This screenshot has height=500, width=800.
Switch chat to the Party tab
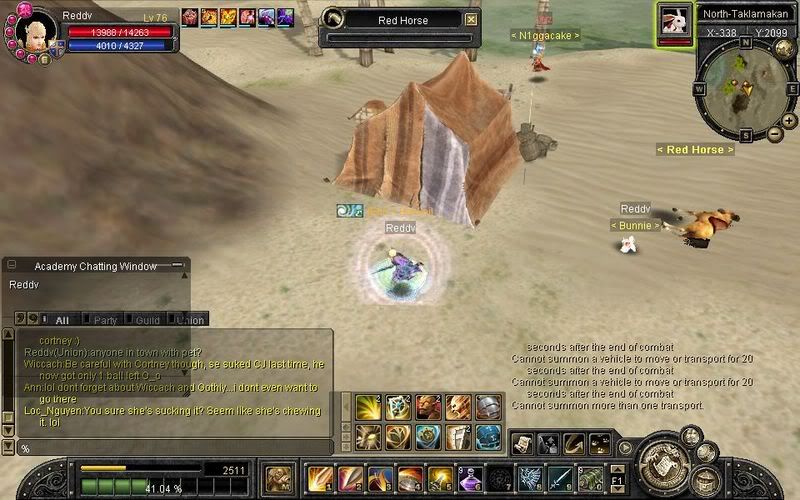pyautogui.click(x=104, y=320)
